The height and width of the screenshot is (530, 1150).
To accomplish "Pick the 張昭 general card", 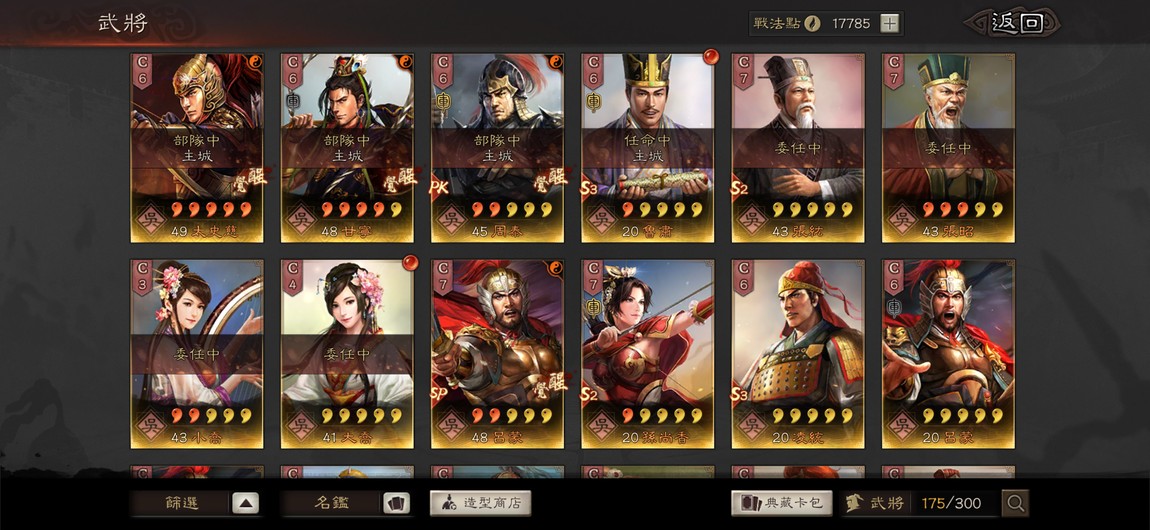I will point(948,147).
